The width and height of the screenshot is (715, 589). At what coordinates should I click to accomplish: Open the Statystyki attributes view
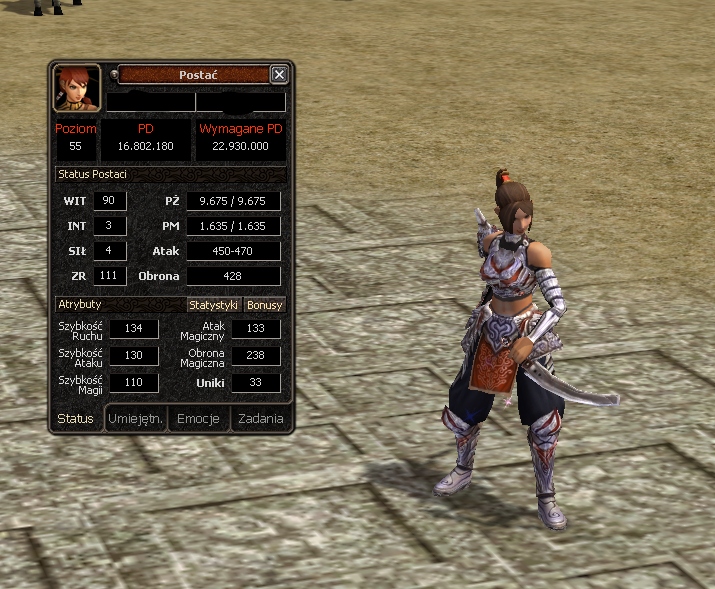[x=214, y=305]
